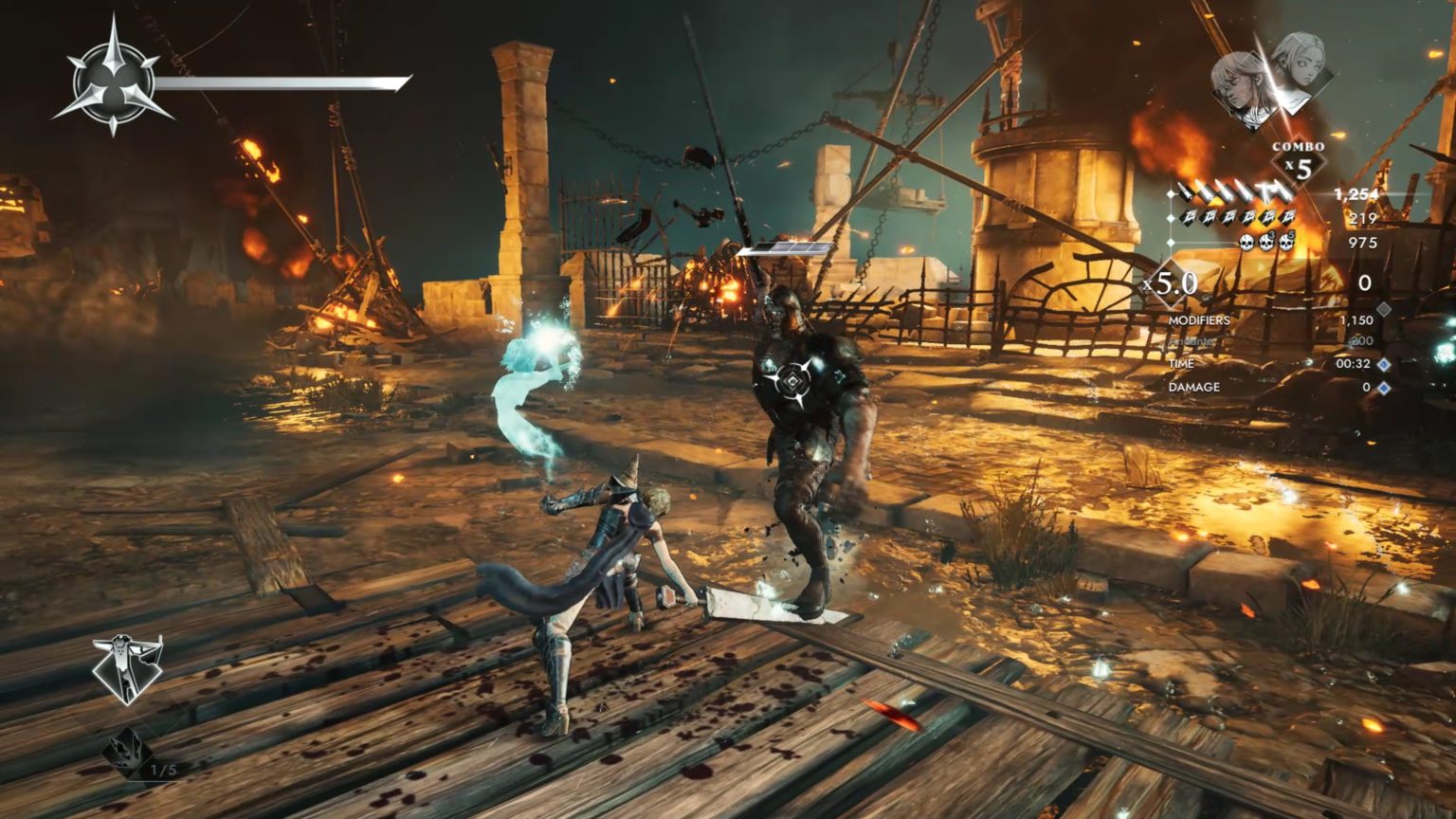The image size is (1456, 819).
Task: Click the combo x5 diamond counter
Action: 1298,167
